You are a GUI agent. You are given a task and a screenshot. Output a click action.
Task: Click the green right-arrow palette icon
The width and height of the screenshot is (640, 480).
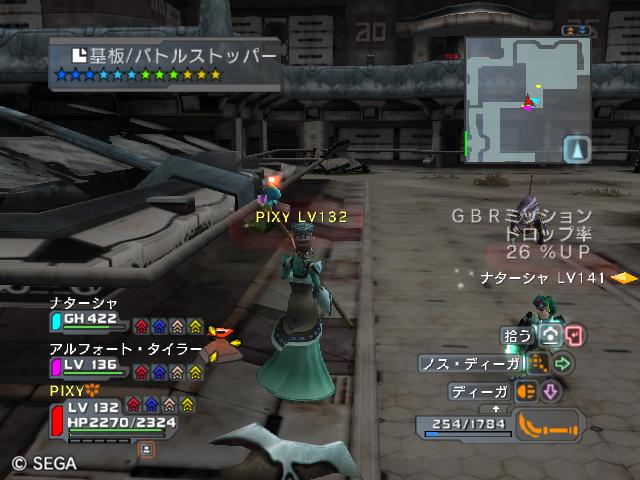tap(563, 363)
